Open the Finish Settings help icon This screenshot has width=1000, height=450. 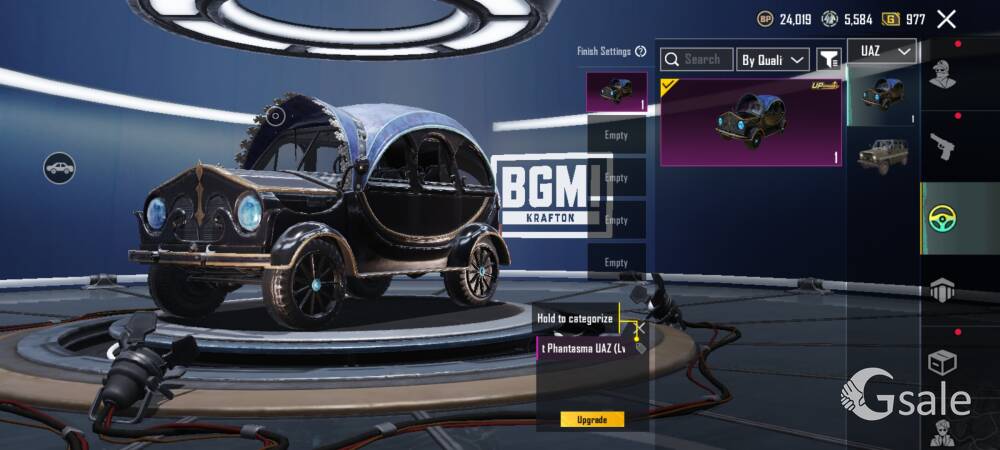[641, 51]
